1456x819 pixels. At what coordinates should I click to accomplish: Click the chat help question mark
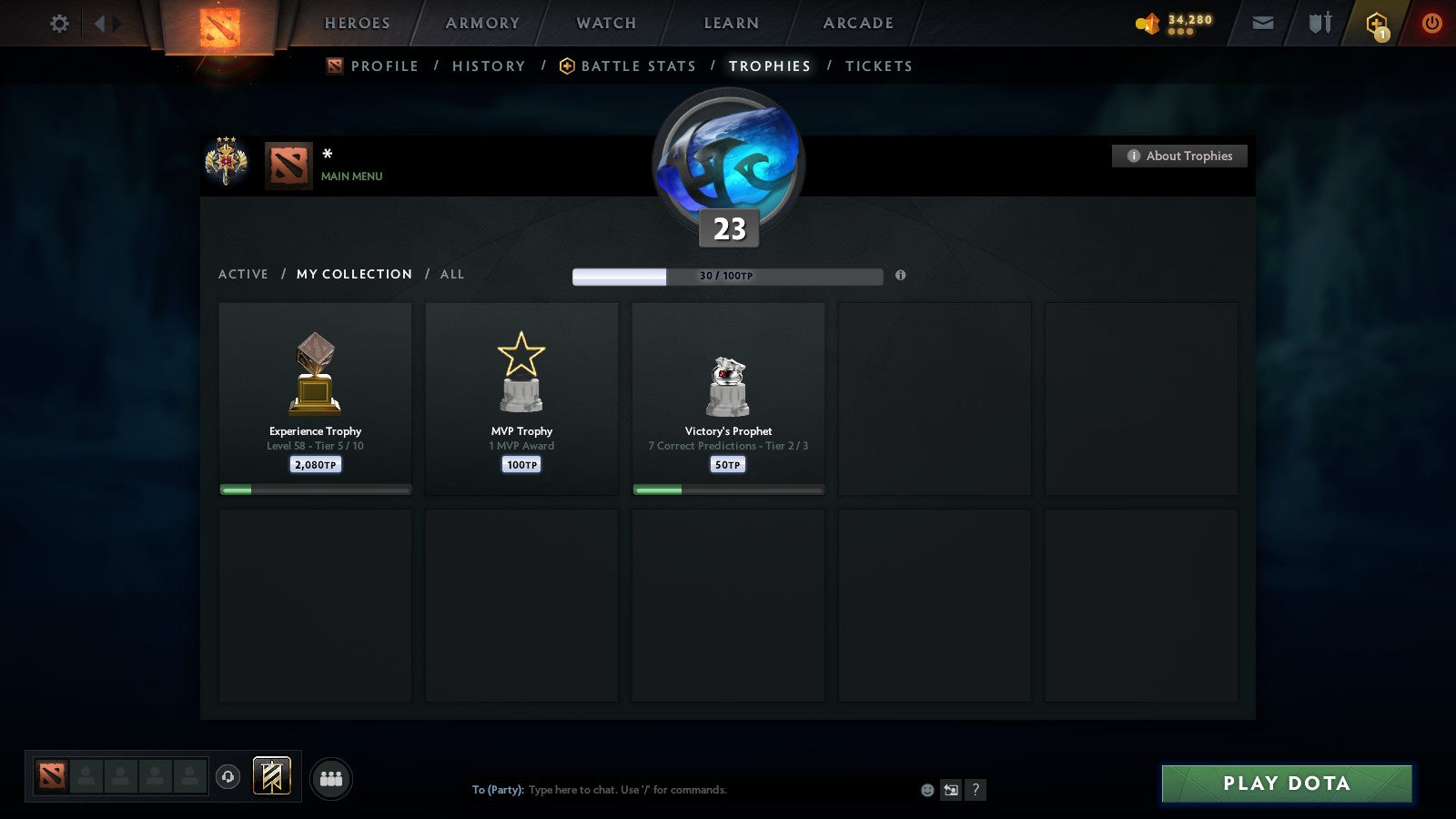click(976, 790)
